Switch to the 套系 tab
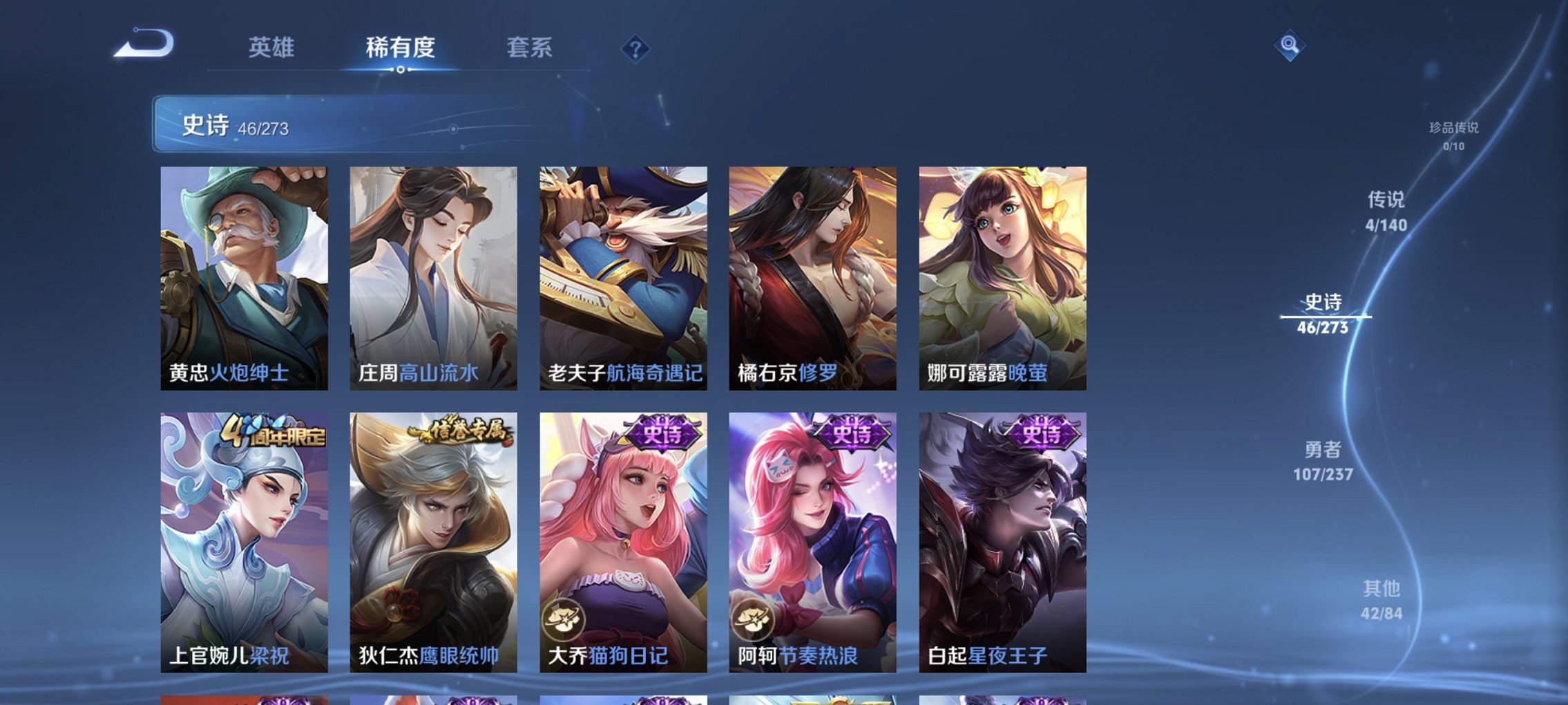Viewport: 1568px width, 705px height. tap(530, 48)
